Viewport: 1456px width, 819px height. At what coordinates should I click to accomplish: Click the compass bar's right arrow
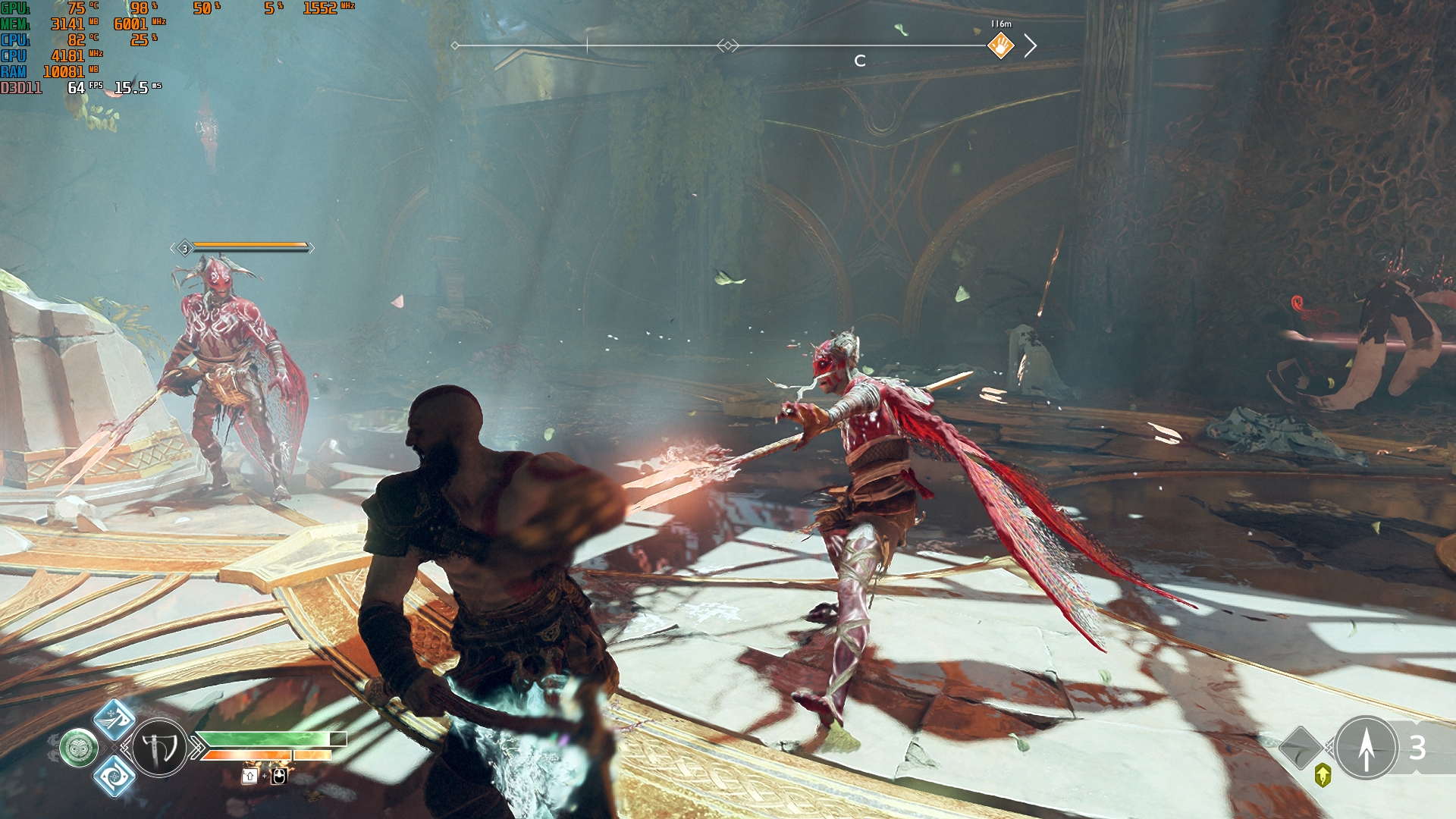point(1030,46)
